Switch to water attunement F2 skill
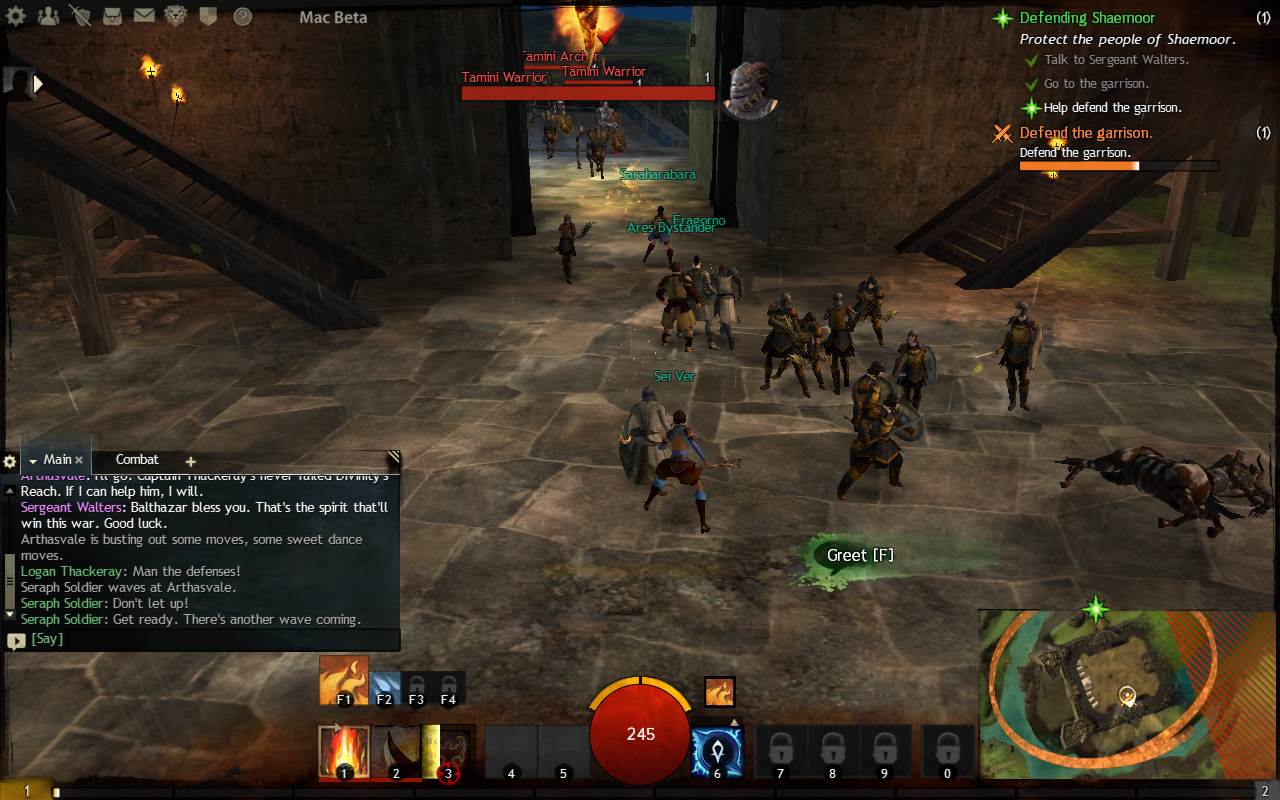This screenshot has width=1280, height=800. [385, 688]
